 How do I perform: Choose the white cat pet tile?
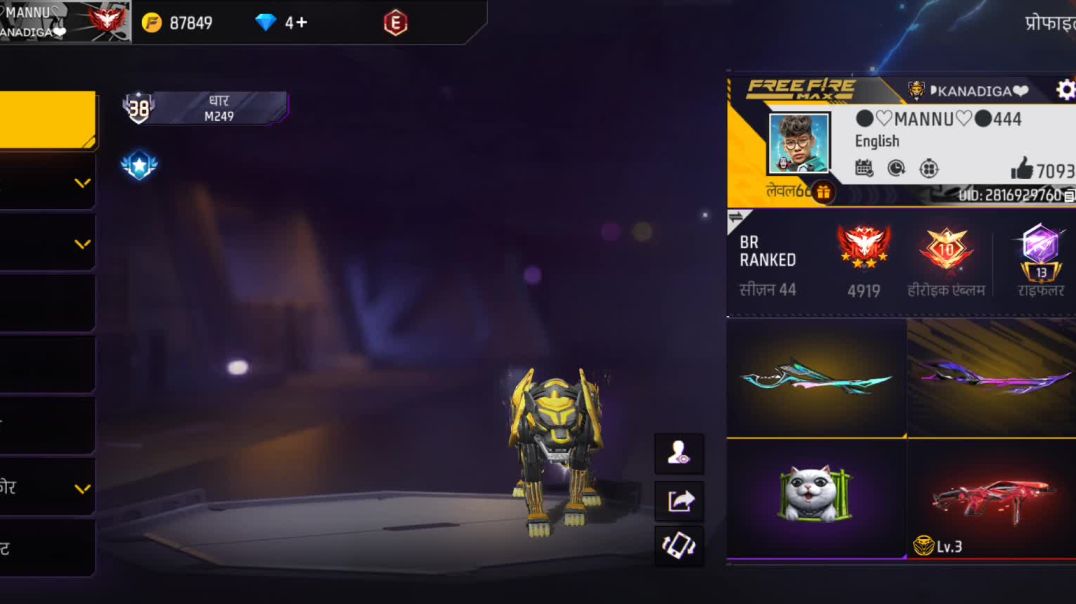[x=816, y=497]
